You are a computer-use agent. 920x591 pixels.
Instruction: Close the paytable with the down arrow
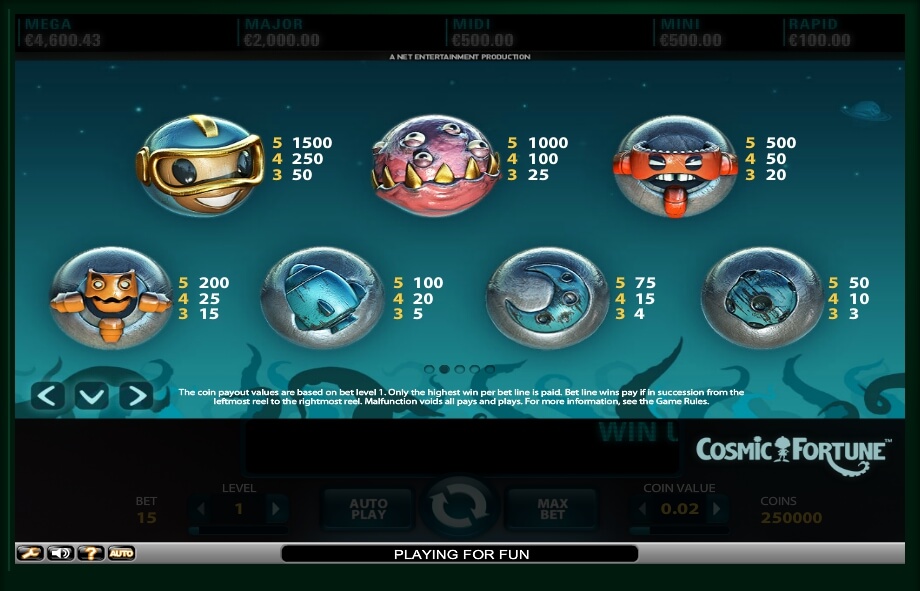coord(92,396)
